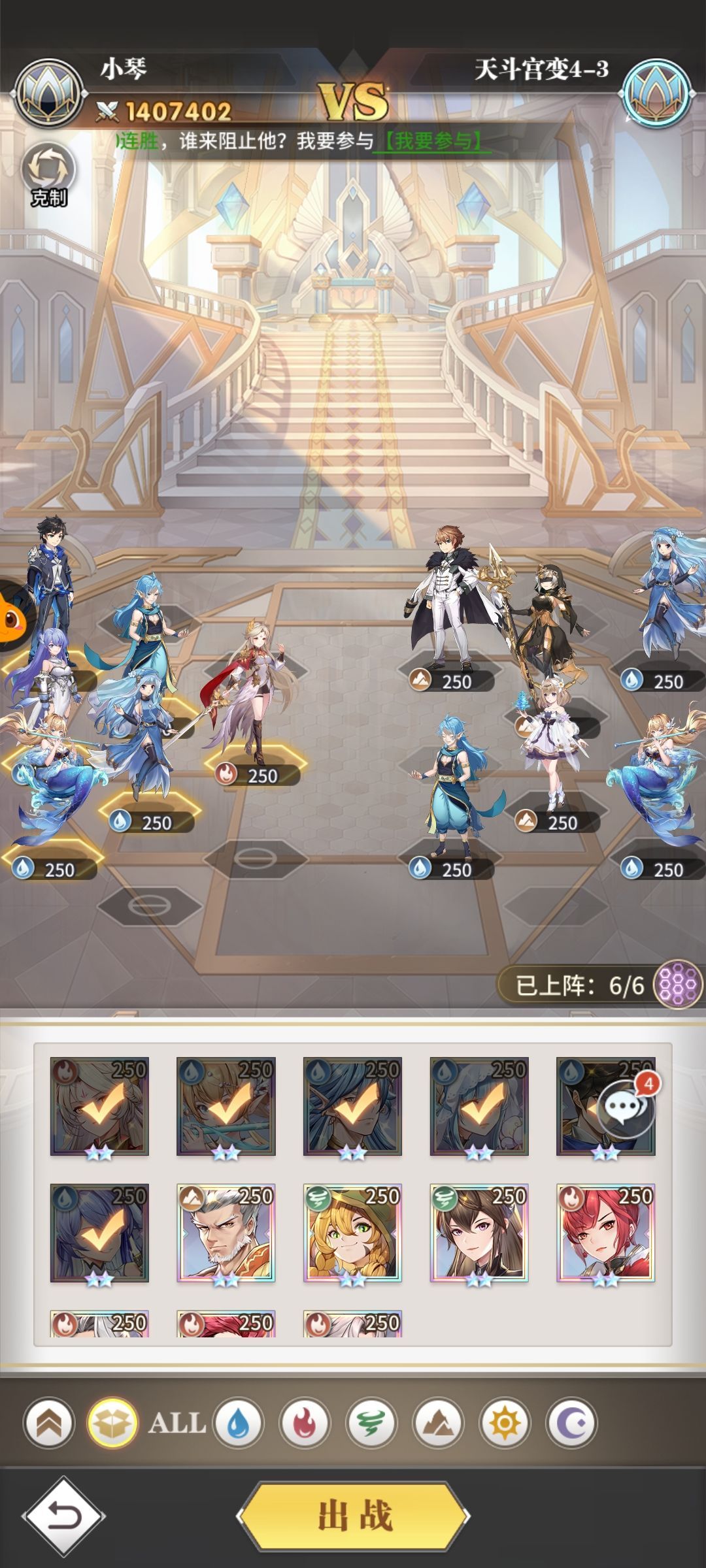Viewport: 706px width, 1568px height.
Task: Filter heroes by wind element
Action: (371, 1423)
